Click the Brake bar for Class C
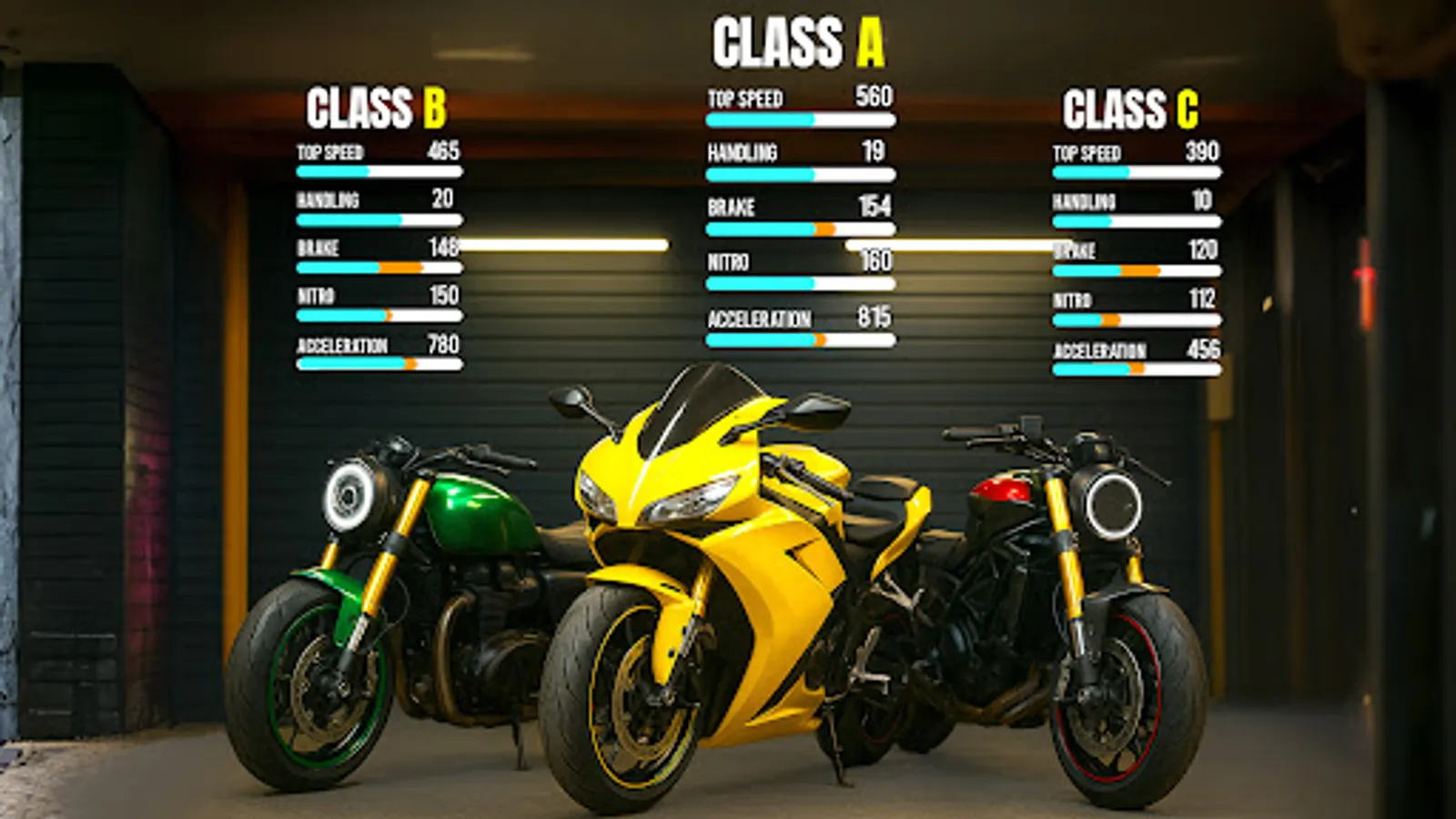The width and height of the screenshot is (1456, 819). 1136,269
